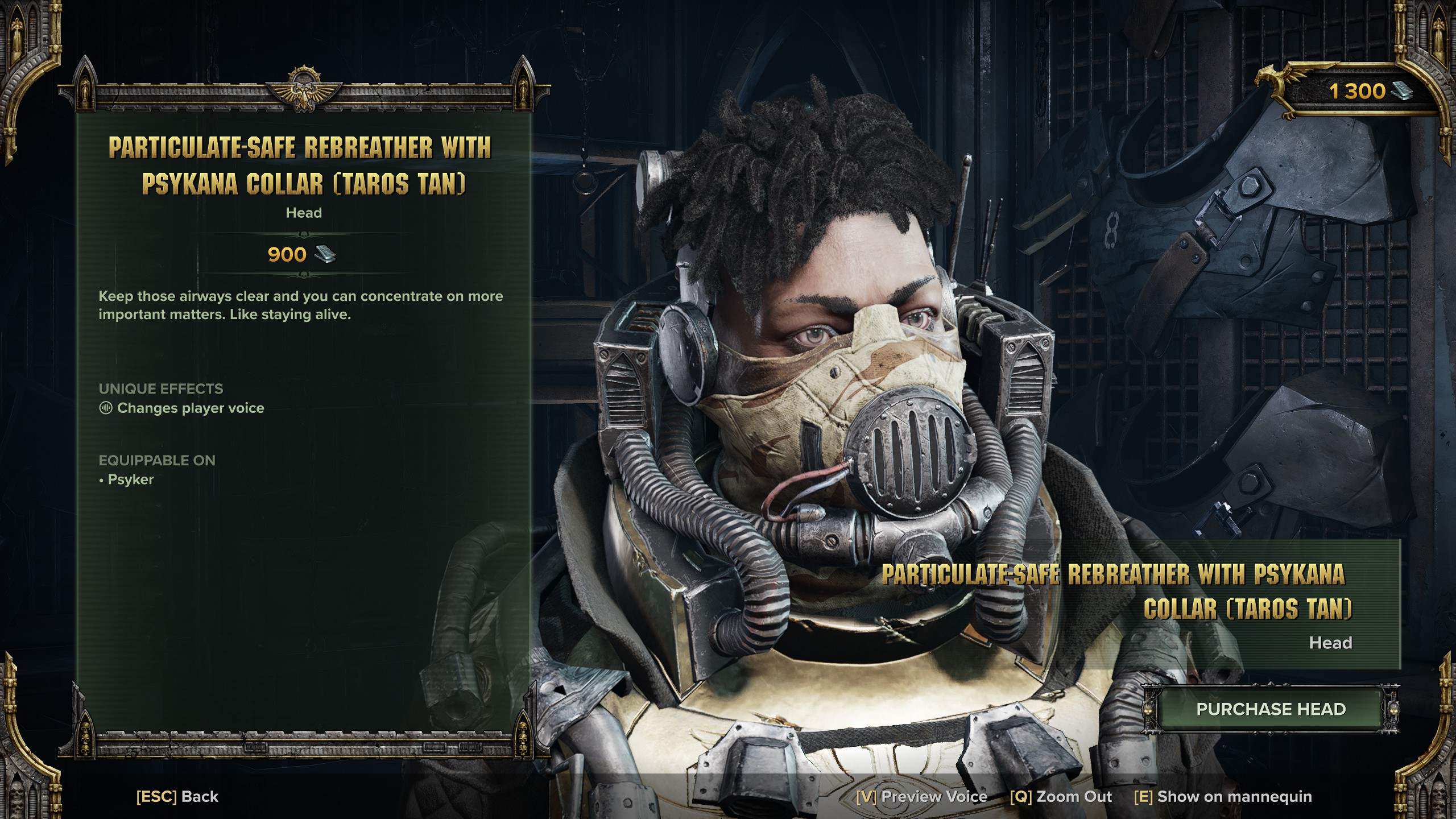
Task: Go back to the previous screen
Action: coord(177,797)
